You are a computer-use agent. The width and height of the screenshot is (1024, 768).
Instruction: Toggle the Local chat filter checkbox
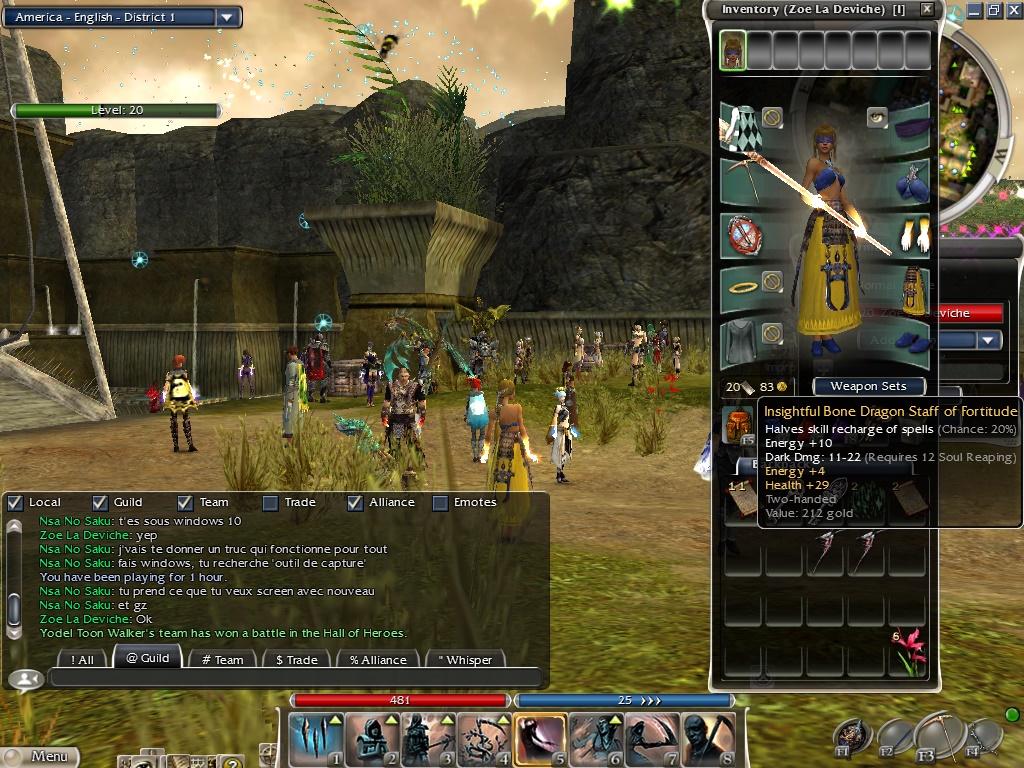[x=15, y=502]
